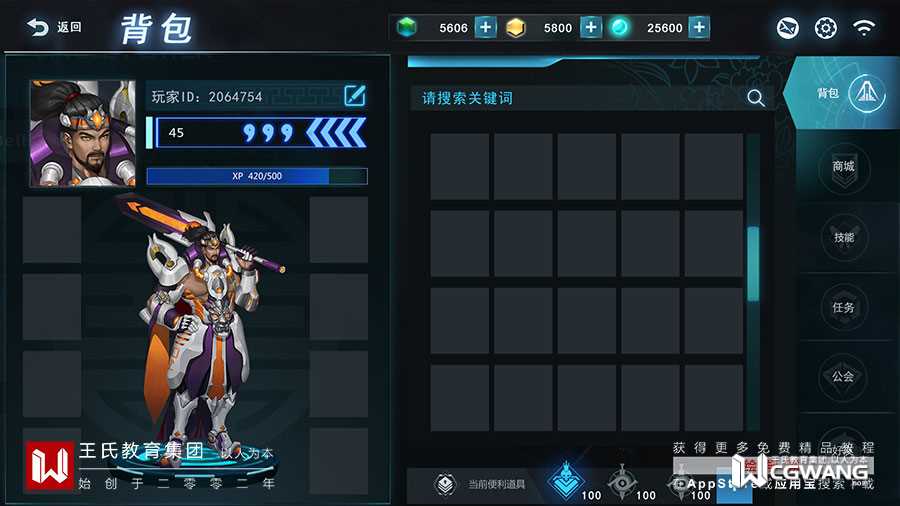Edit the player ID with pencil icon

pyautogui.click(x=354, y=96)
